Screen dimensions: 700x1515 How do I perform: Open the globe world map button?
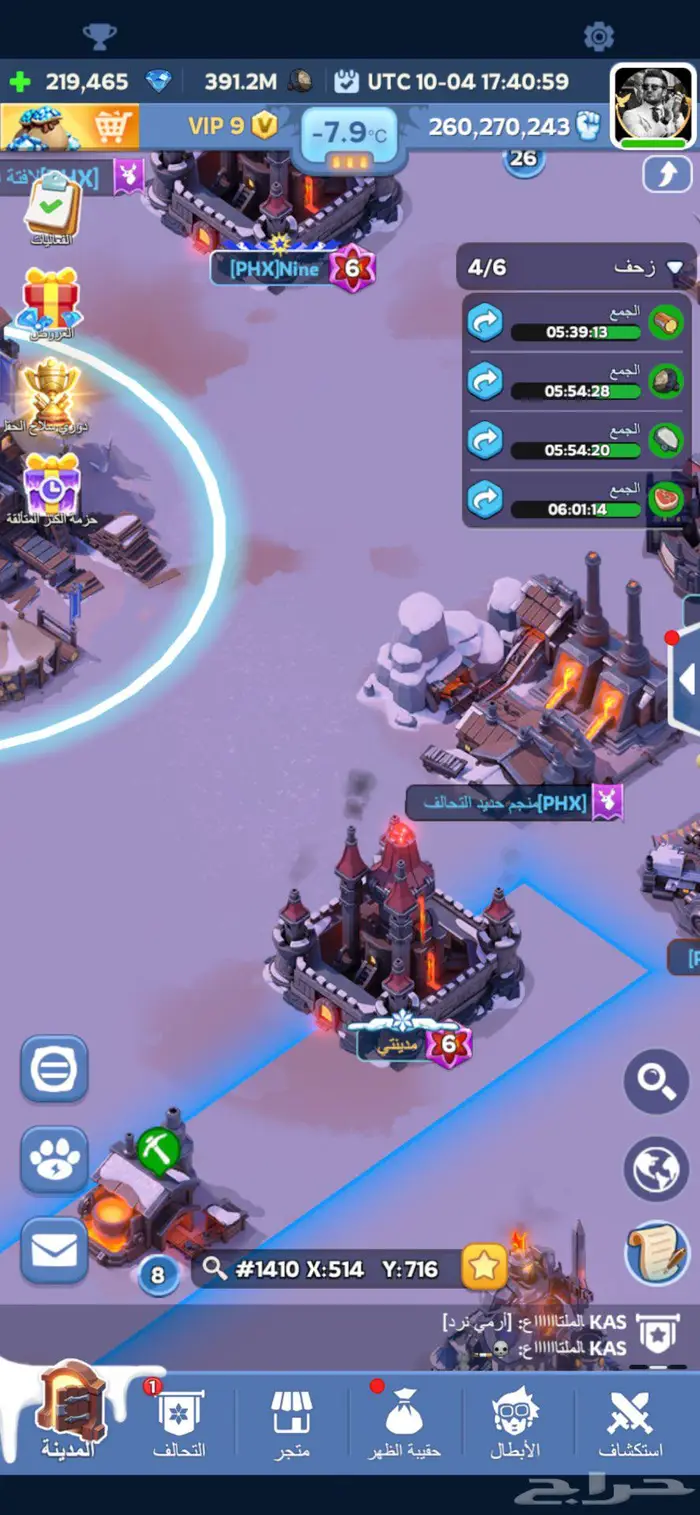point(656,1167)
